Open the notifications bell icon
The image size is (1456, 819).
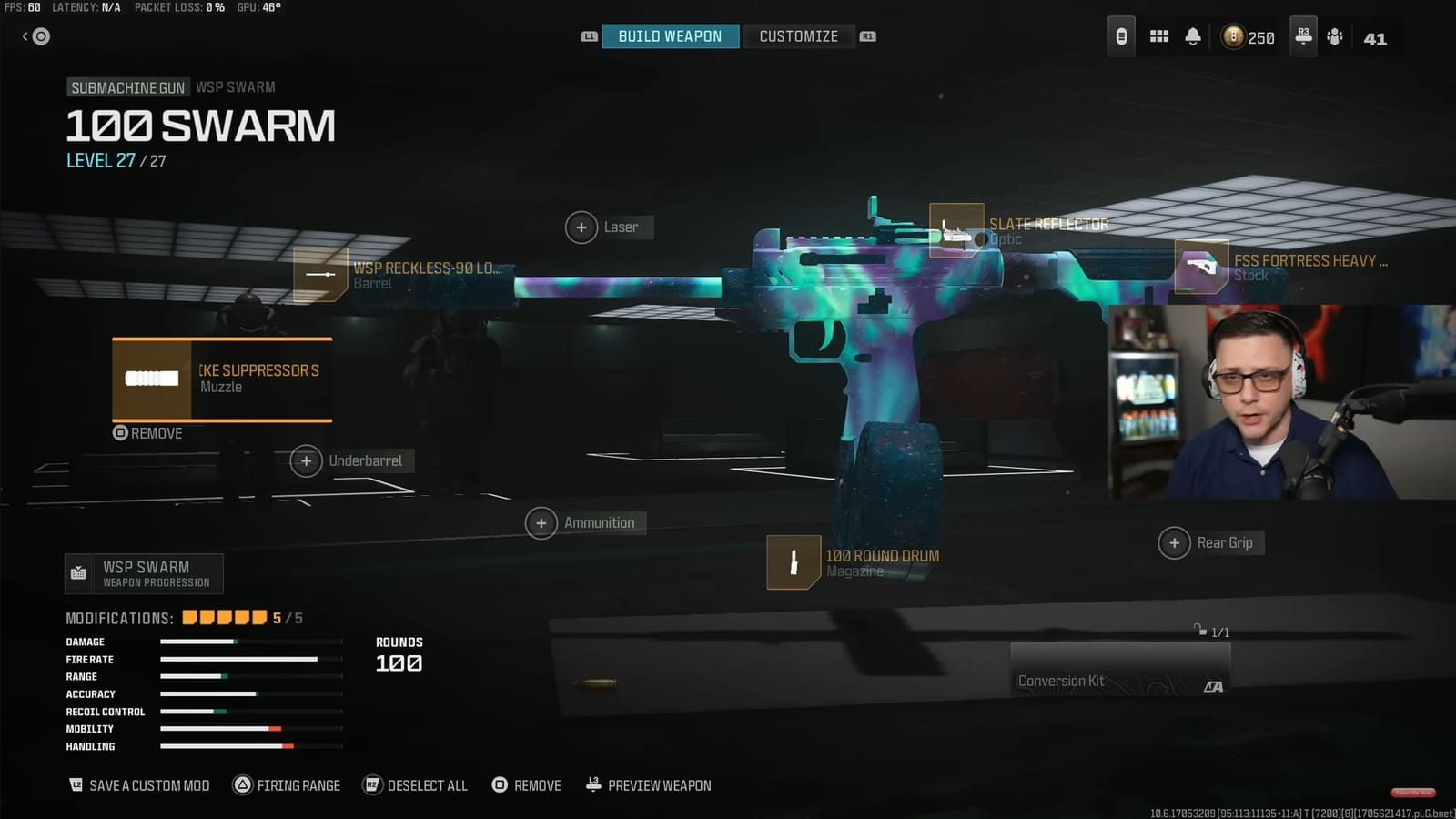tap(1195, 36)
